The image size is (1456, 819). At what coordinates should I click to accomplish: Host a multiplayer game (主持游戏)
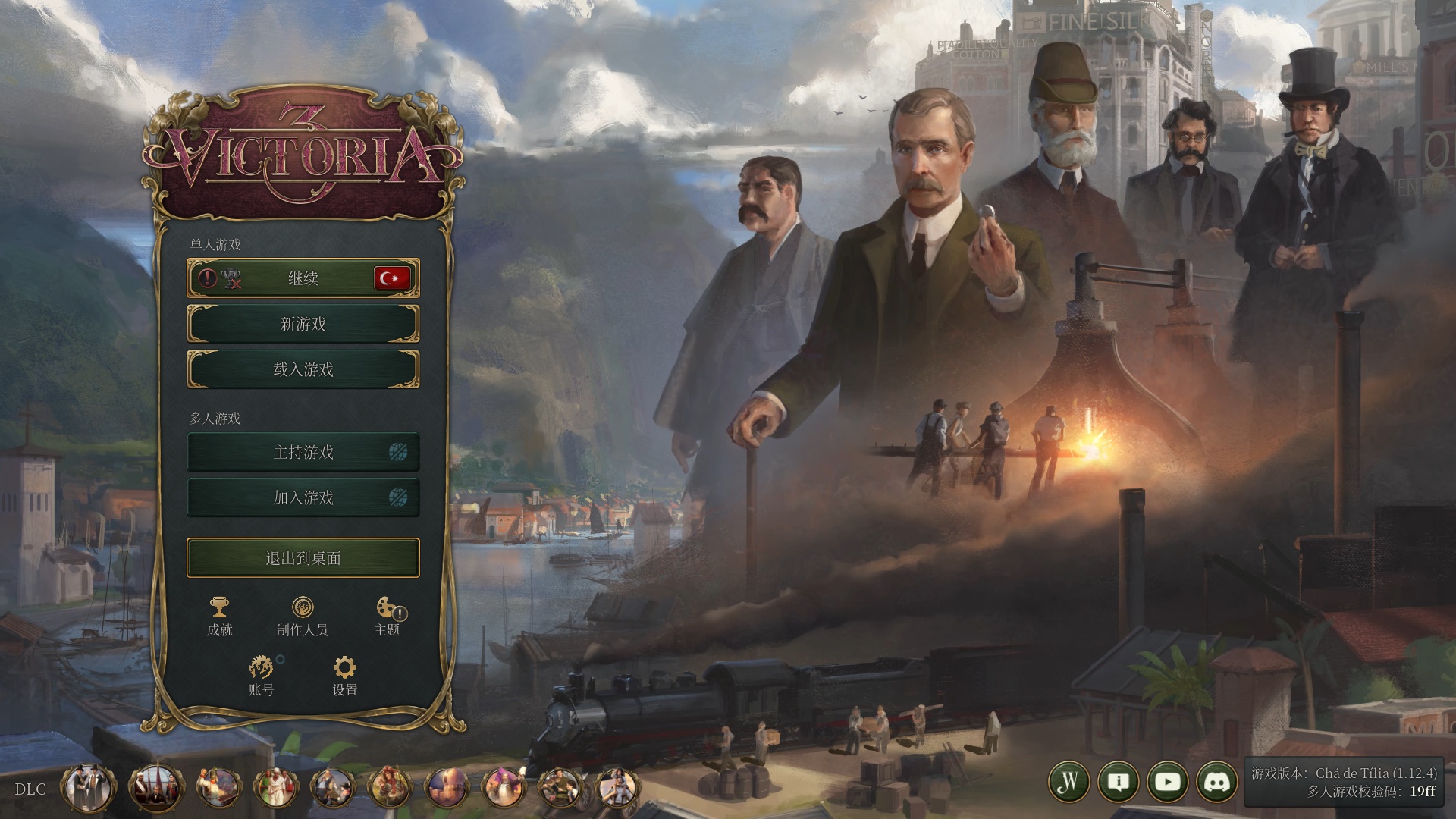coord(303,452)
